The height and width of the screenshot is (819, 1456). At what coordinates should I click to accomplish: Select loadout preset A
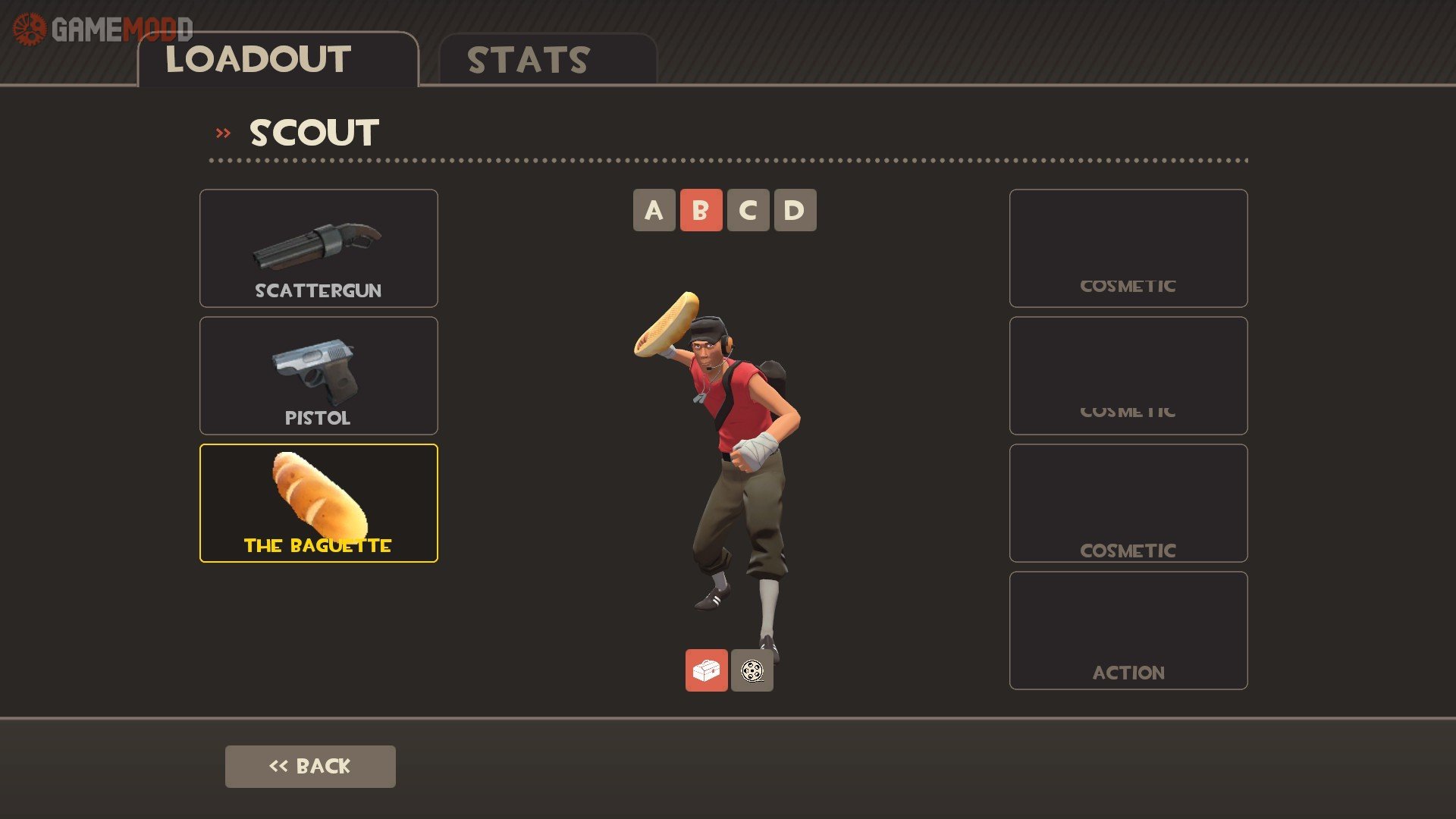654,210
